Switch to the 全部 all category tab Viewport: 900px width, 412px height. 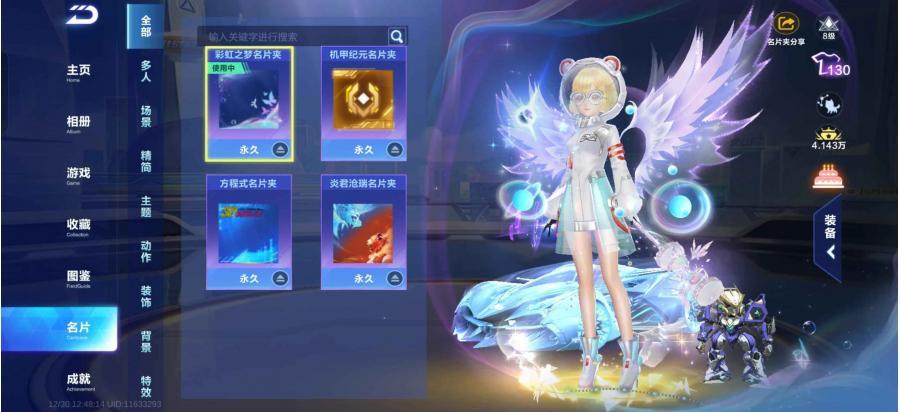click(x=146, y=26)
